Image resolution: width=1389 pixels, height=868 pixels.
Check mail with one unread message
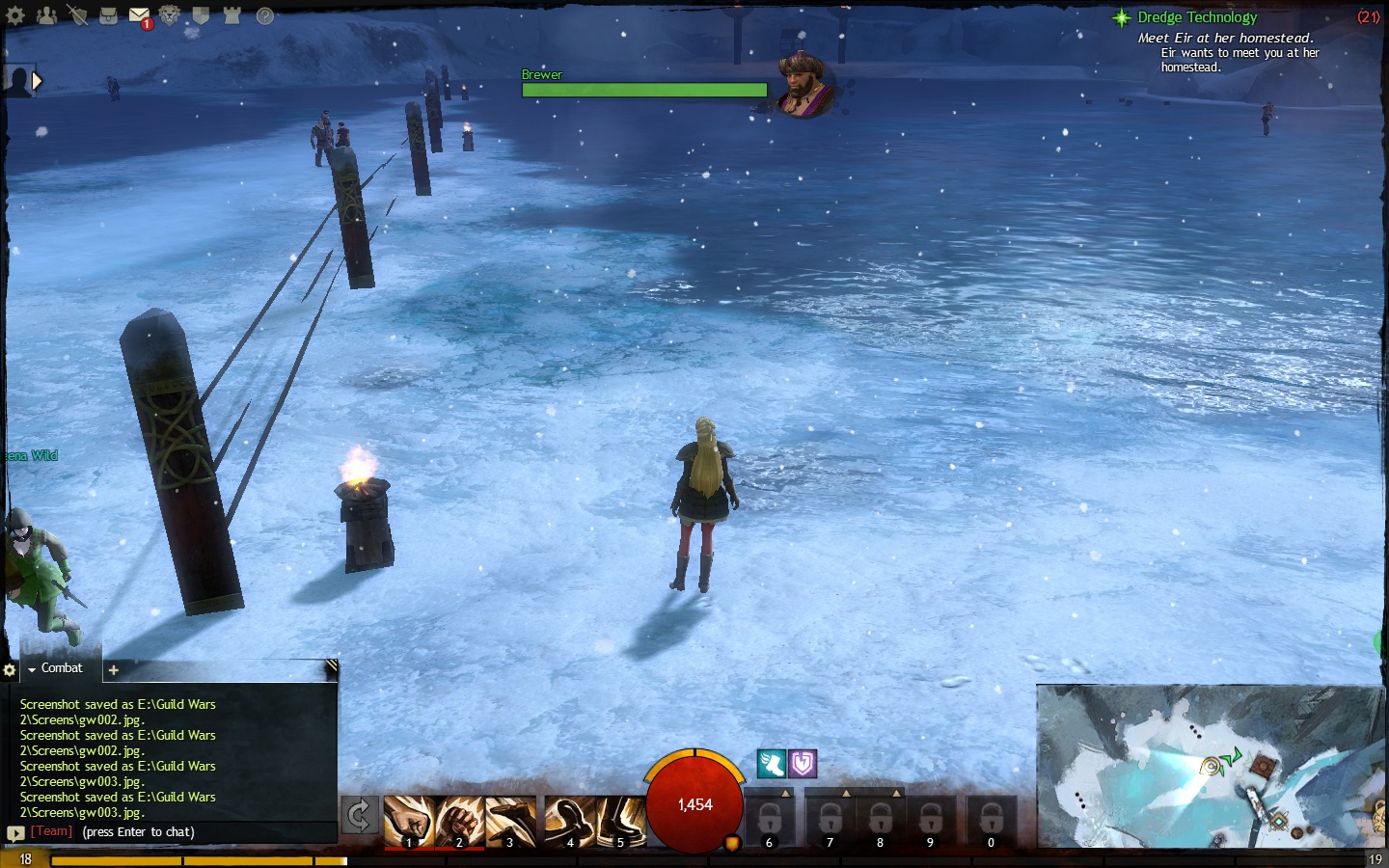139,15
